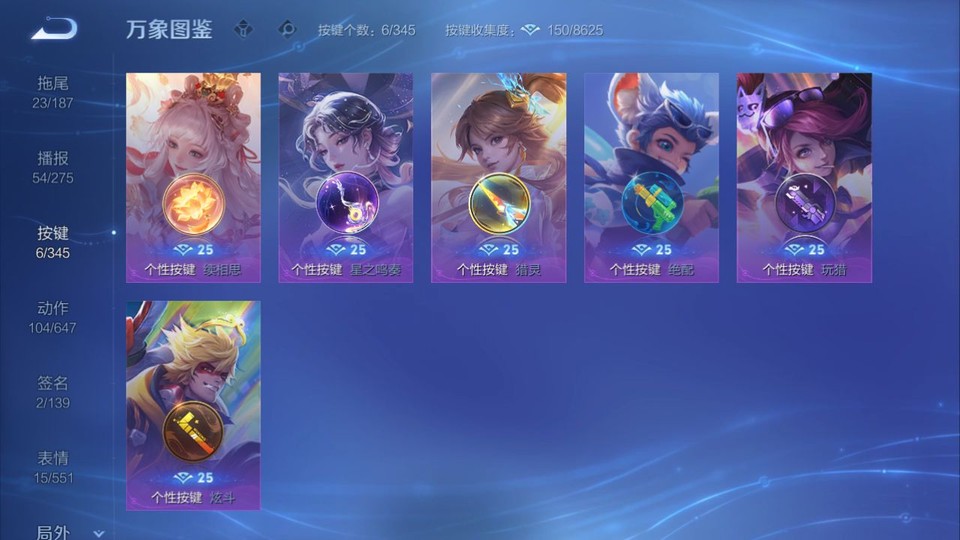This screenshot has width=960, height=540.
Task: Show the 动作 category tab
Action: click(x=53, y=316)
